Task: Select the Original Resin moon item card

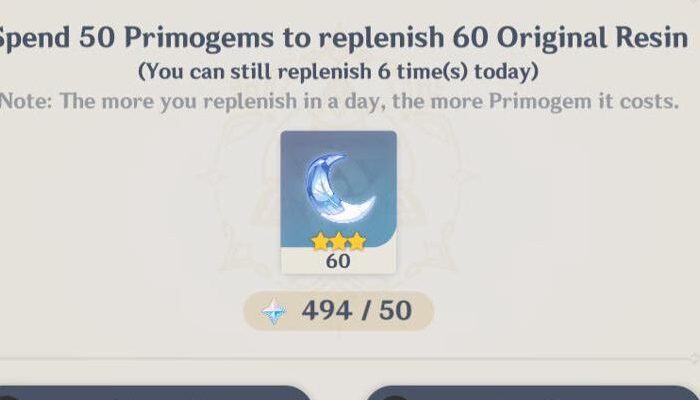Action: tap(338, 201)
